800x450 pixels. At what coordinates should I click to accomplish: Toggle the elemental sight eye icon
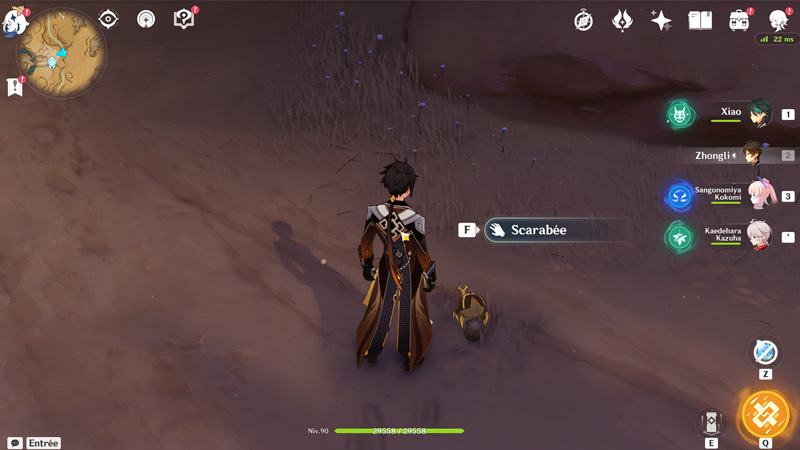pos(108,19)
